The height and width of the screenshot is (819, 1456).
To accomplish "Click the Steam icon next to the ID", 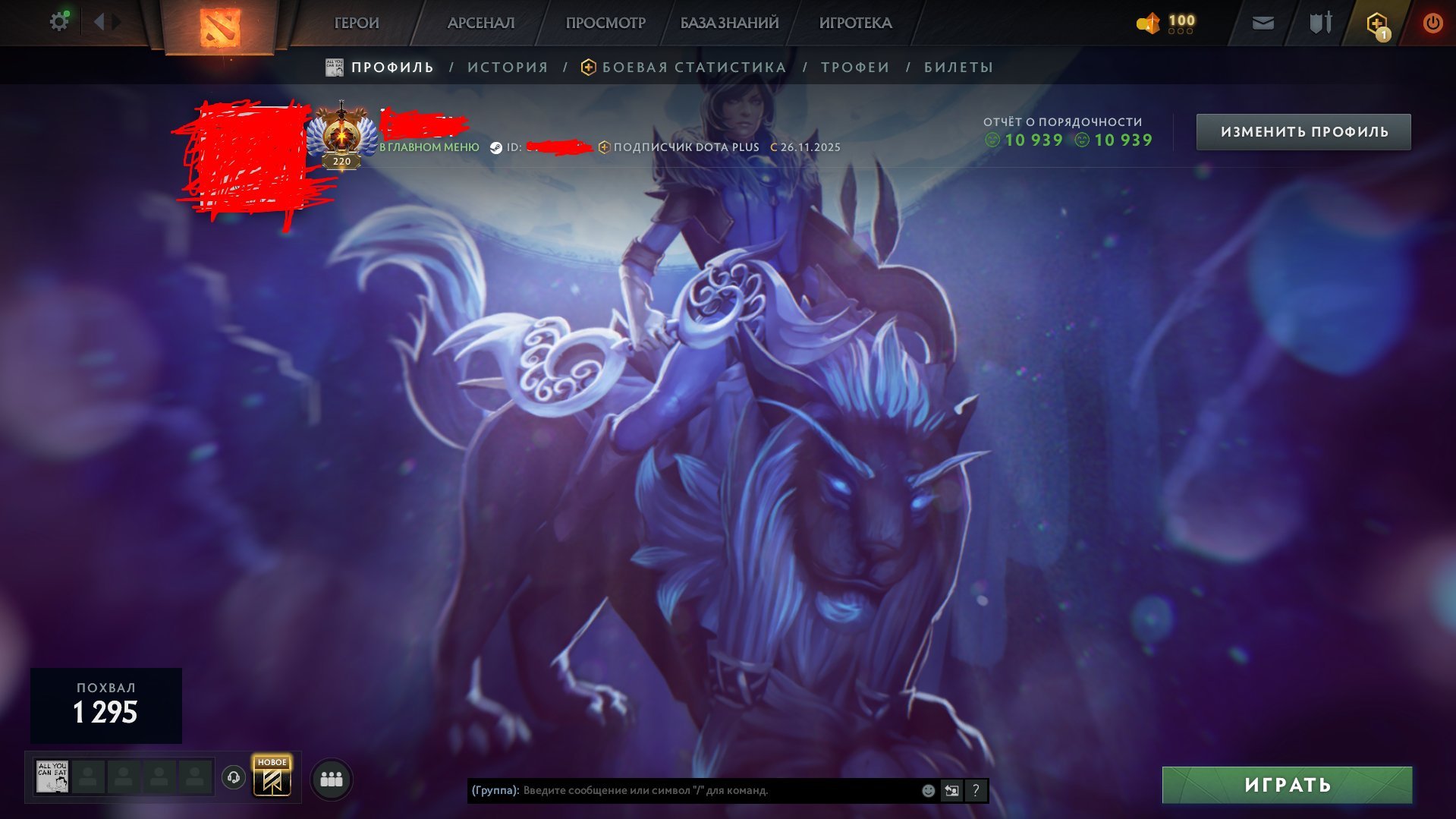I will pos(498,146).
